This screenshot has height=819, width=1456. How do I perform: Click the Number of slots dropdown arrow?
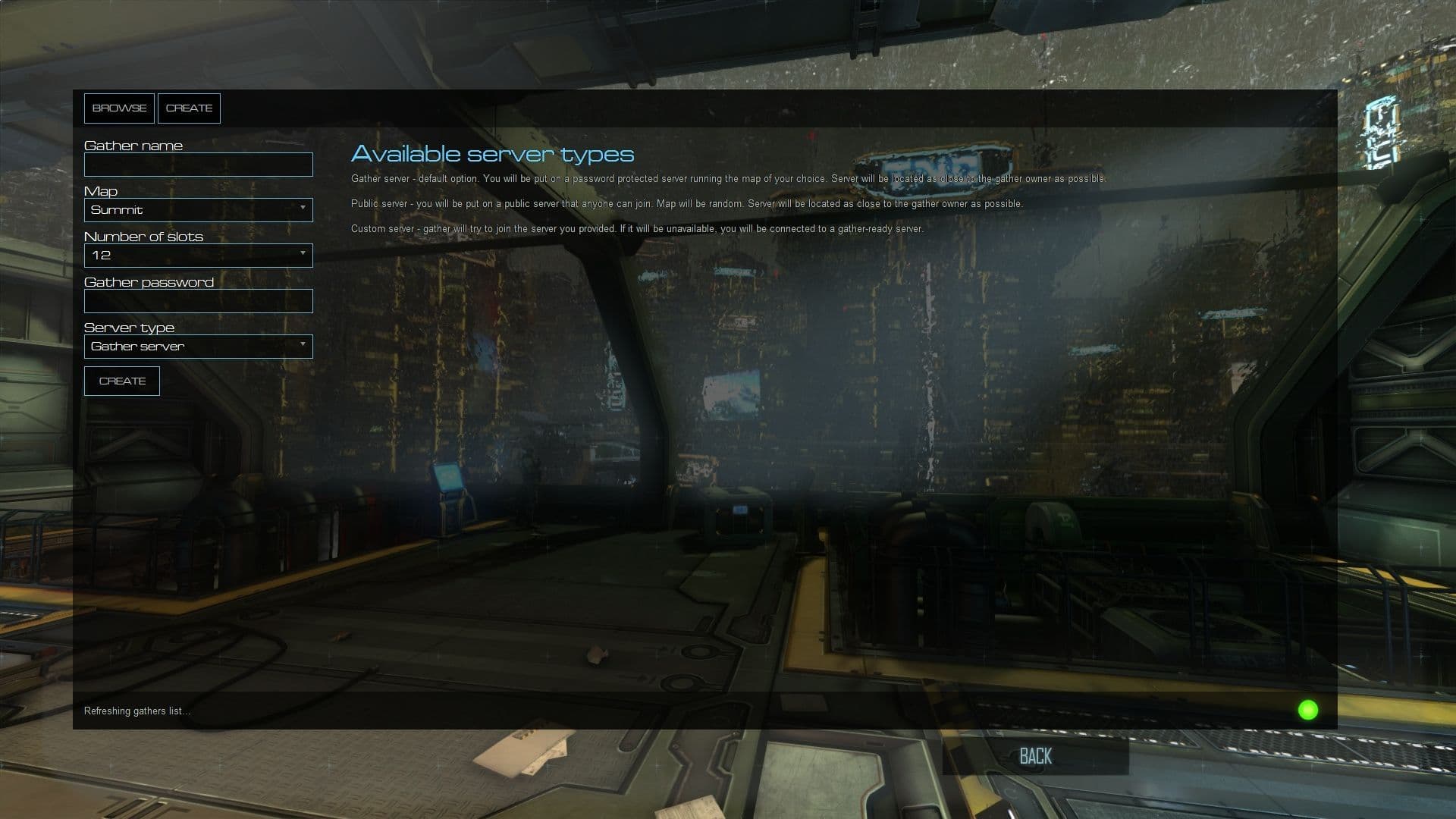(303, 256)
